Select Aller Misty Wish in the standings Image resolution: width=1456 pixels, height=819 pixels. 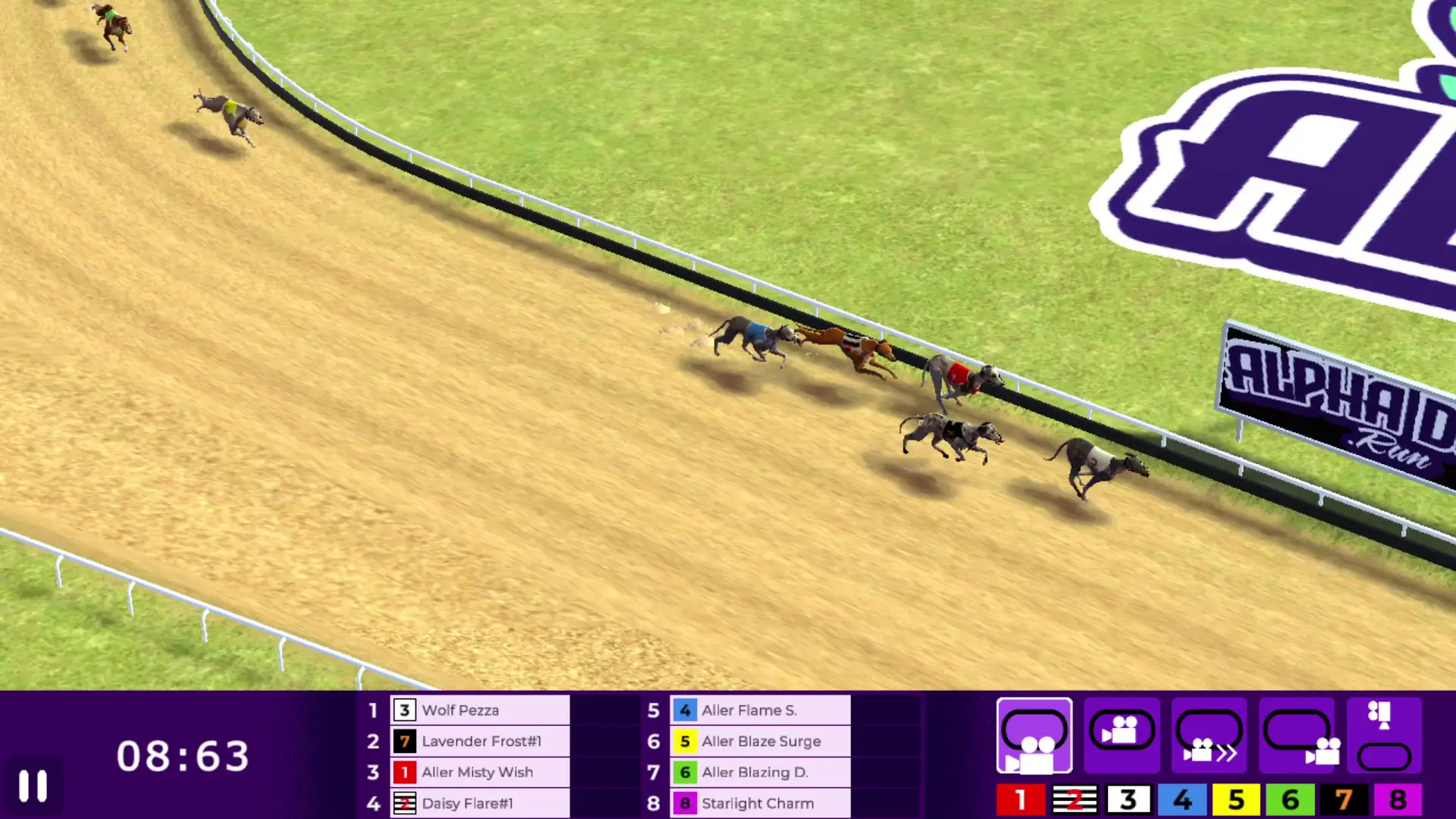478,772
